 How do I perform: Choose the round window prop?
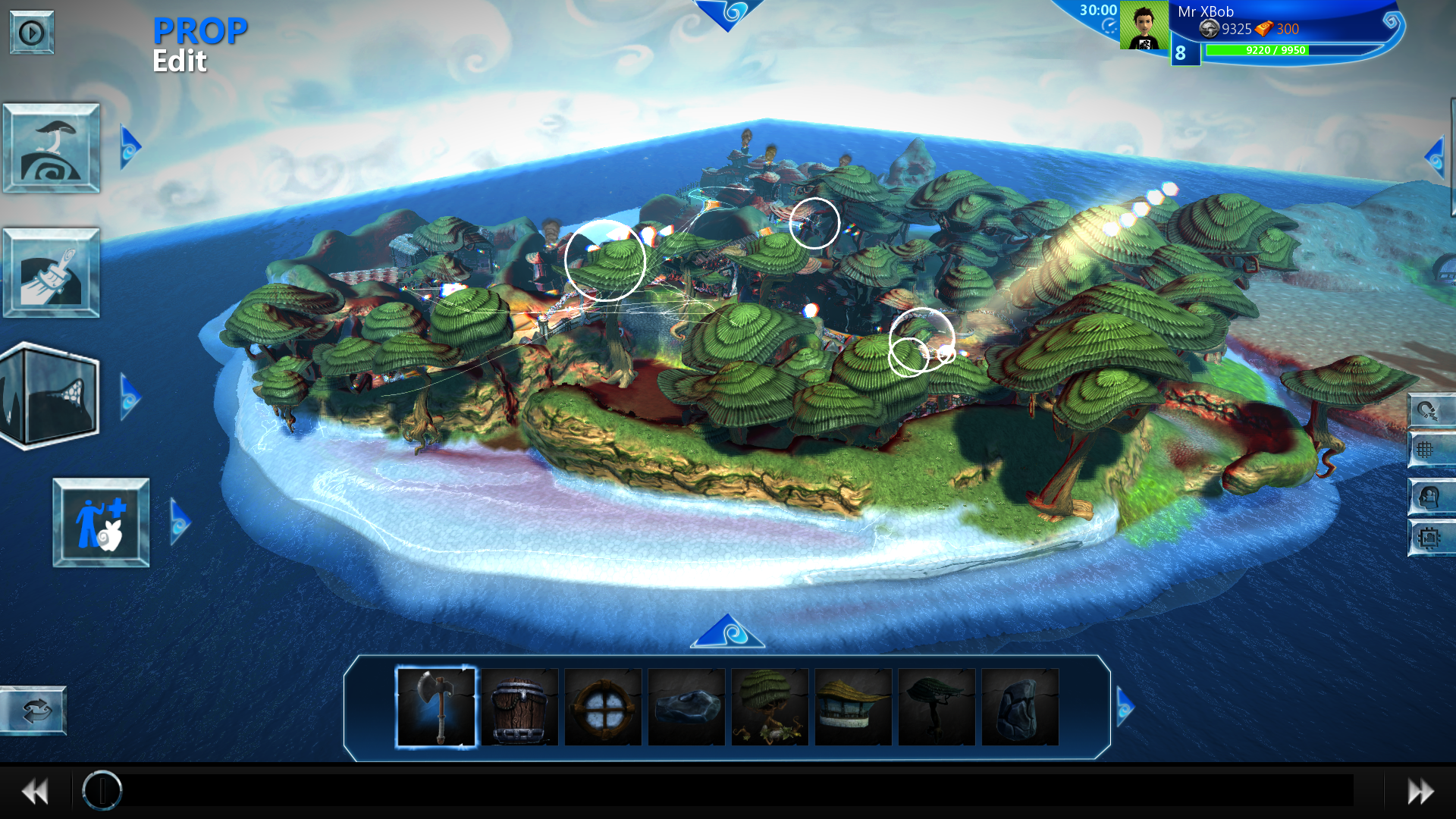pos(603,707)
